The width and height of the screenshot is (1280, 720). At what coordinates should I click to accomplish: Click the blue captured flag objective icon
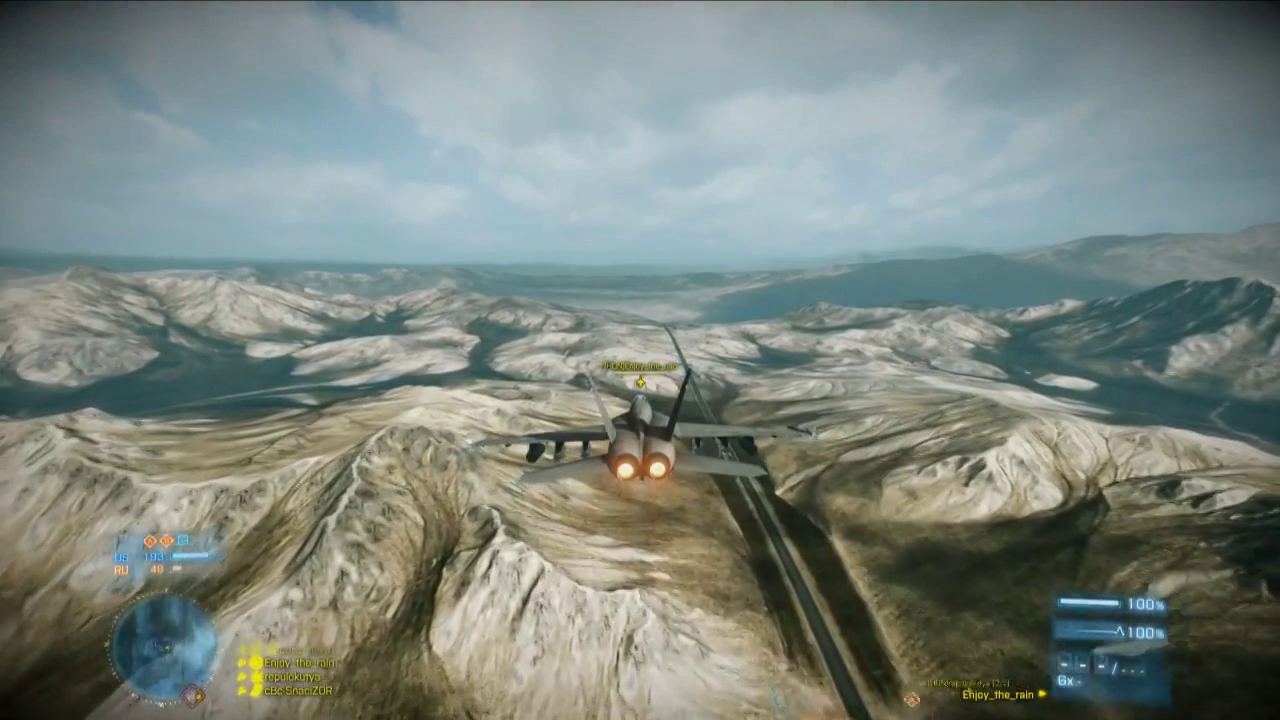pyautogui.click(x=183, y=540)
